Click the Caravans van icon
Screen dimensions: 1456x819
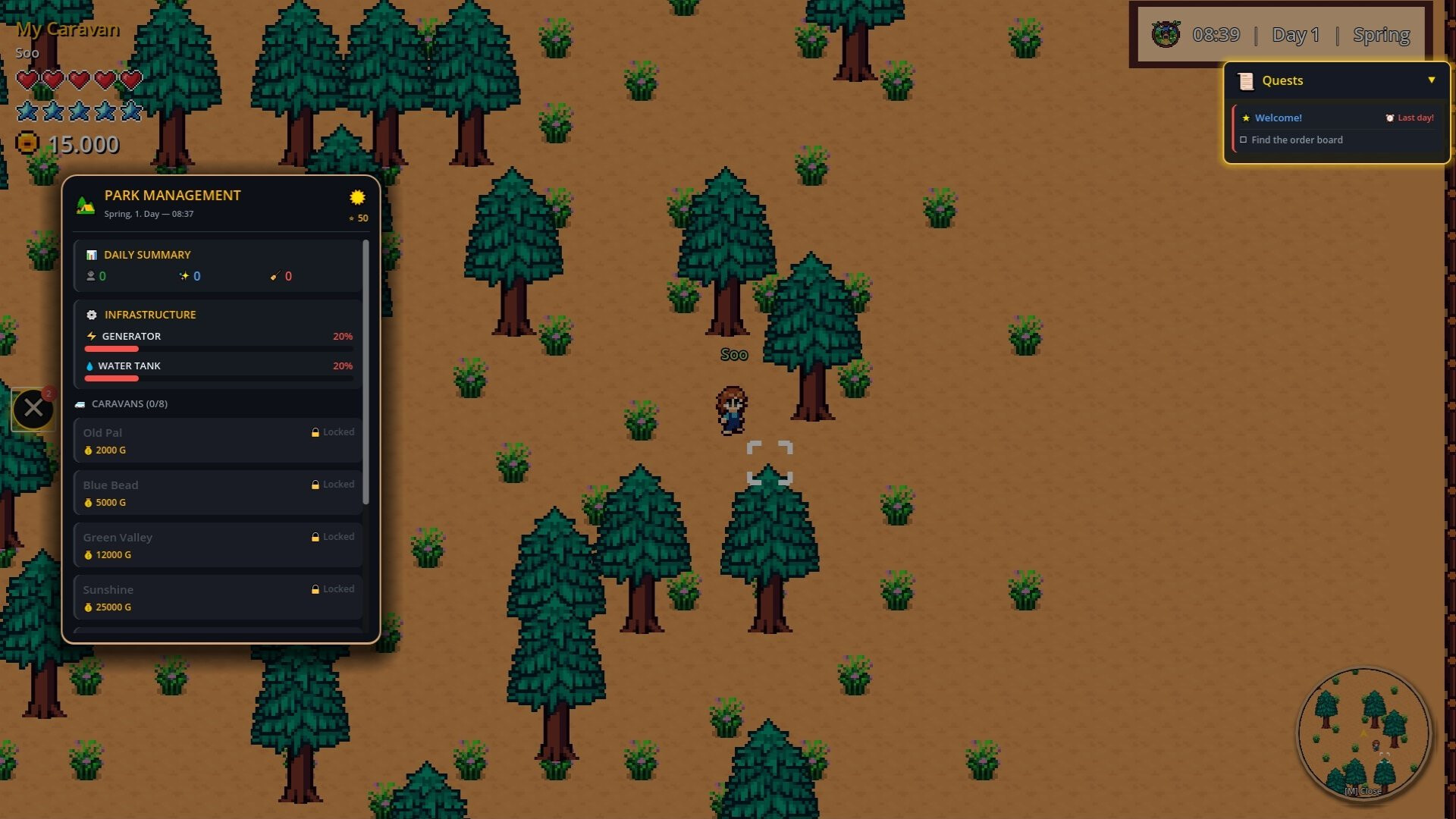(x=80, y=403)
